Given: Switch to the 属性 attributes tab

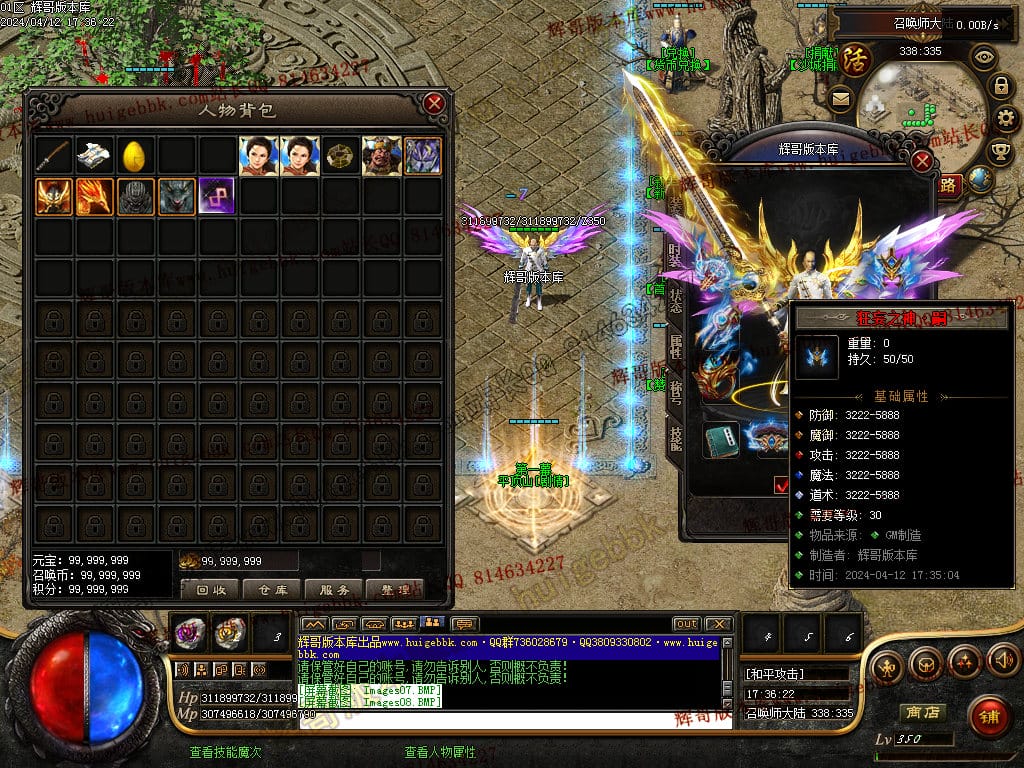Looking at the screenshot, I should click(676, 347).
